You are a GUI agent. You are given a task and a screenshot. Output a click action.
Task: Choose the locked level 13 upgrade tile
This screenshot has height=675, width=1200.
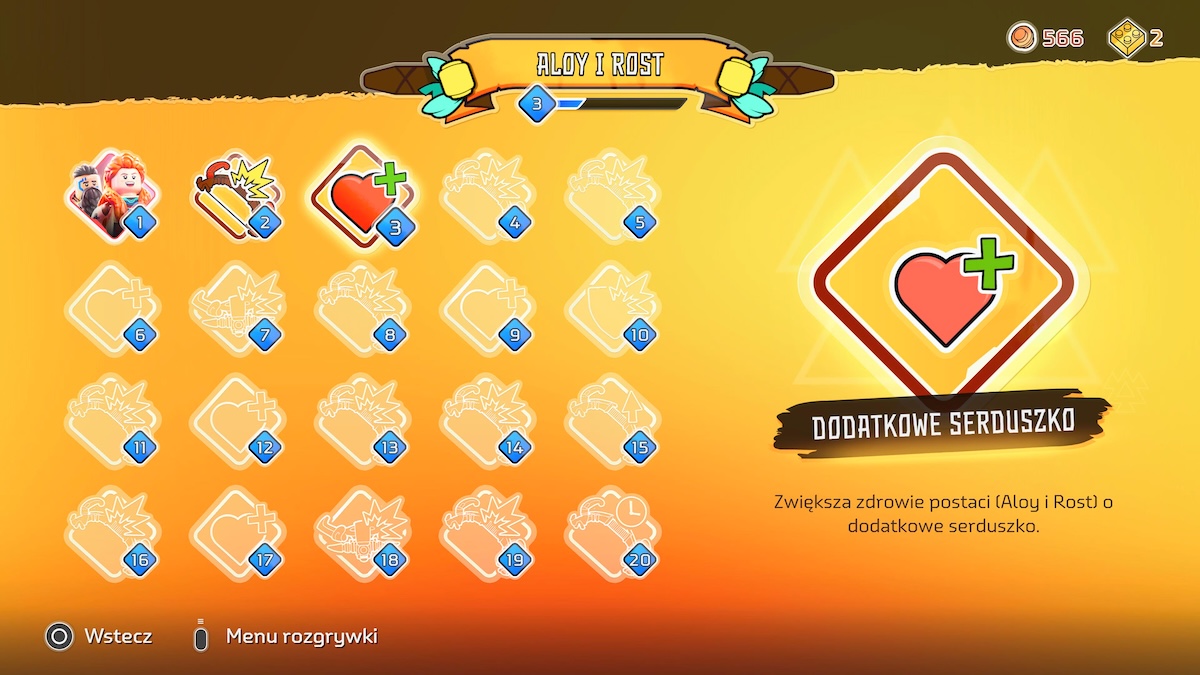tap(361, 422)
